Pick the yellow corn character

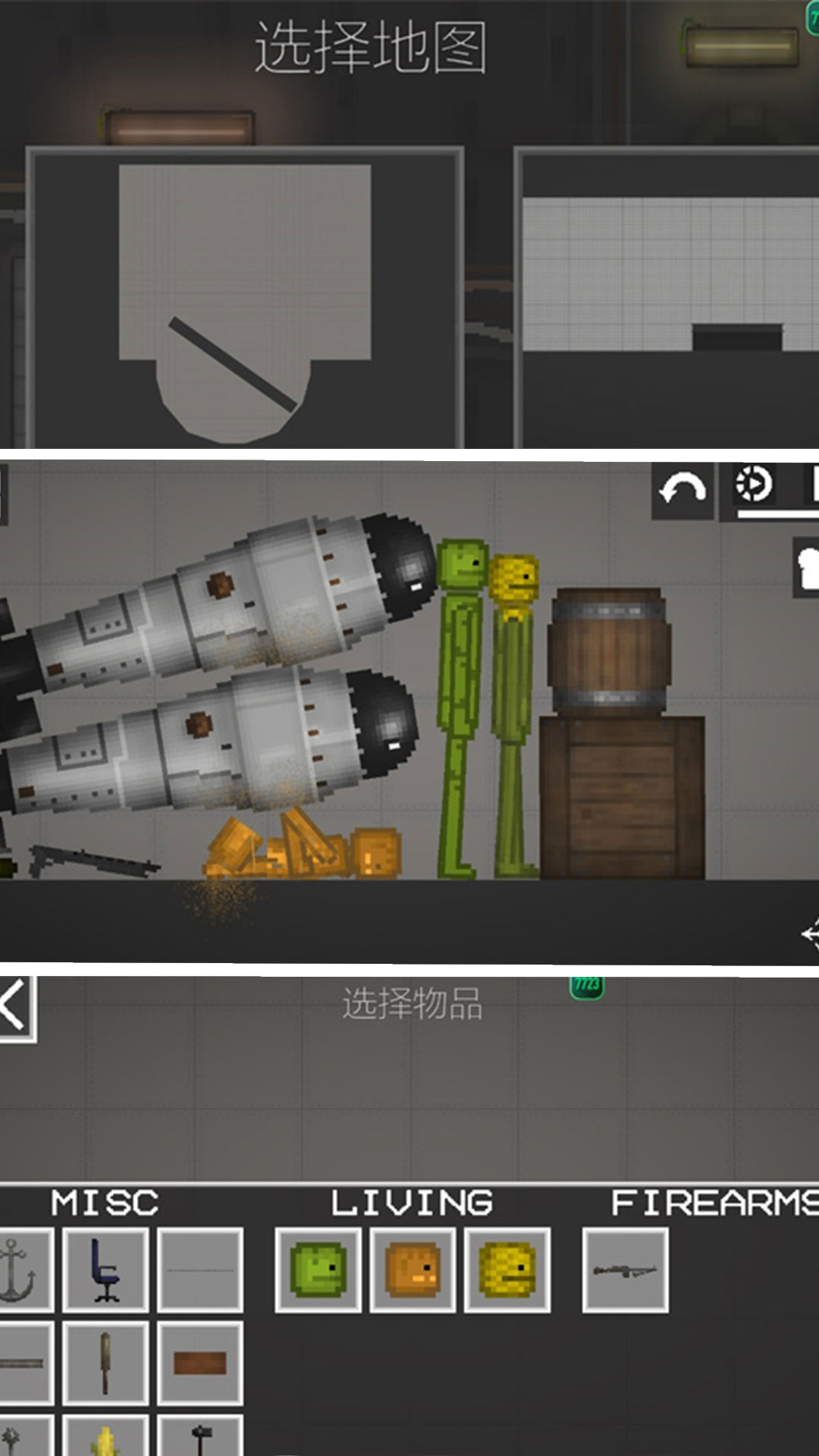507,1270
